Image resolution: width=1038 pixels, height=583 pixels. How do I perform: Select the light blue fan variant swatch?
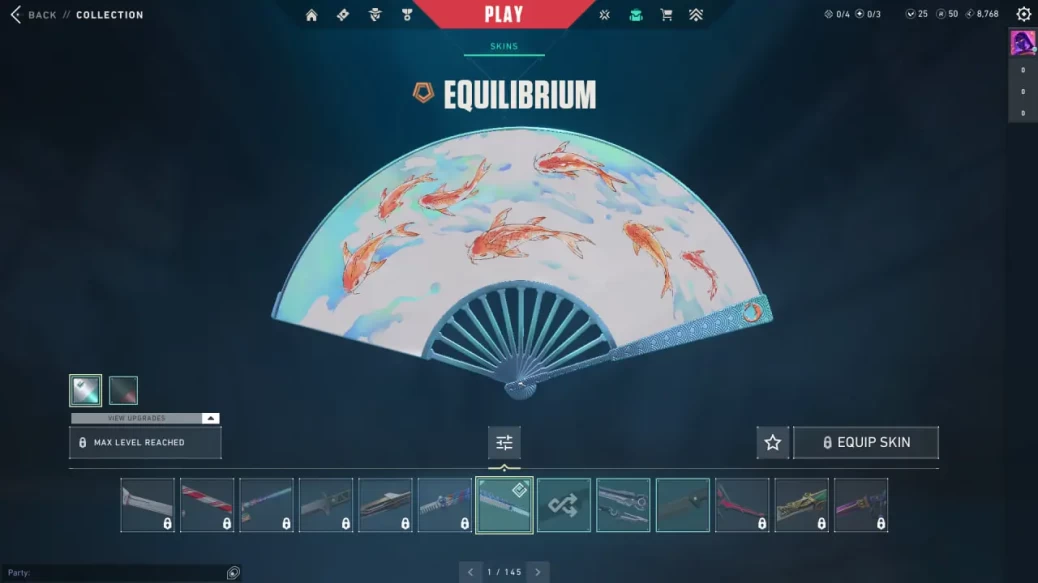pos(86,390)
